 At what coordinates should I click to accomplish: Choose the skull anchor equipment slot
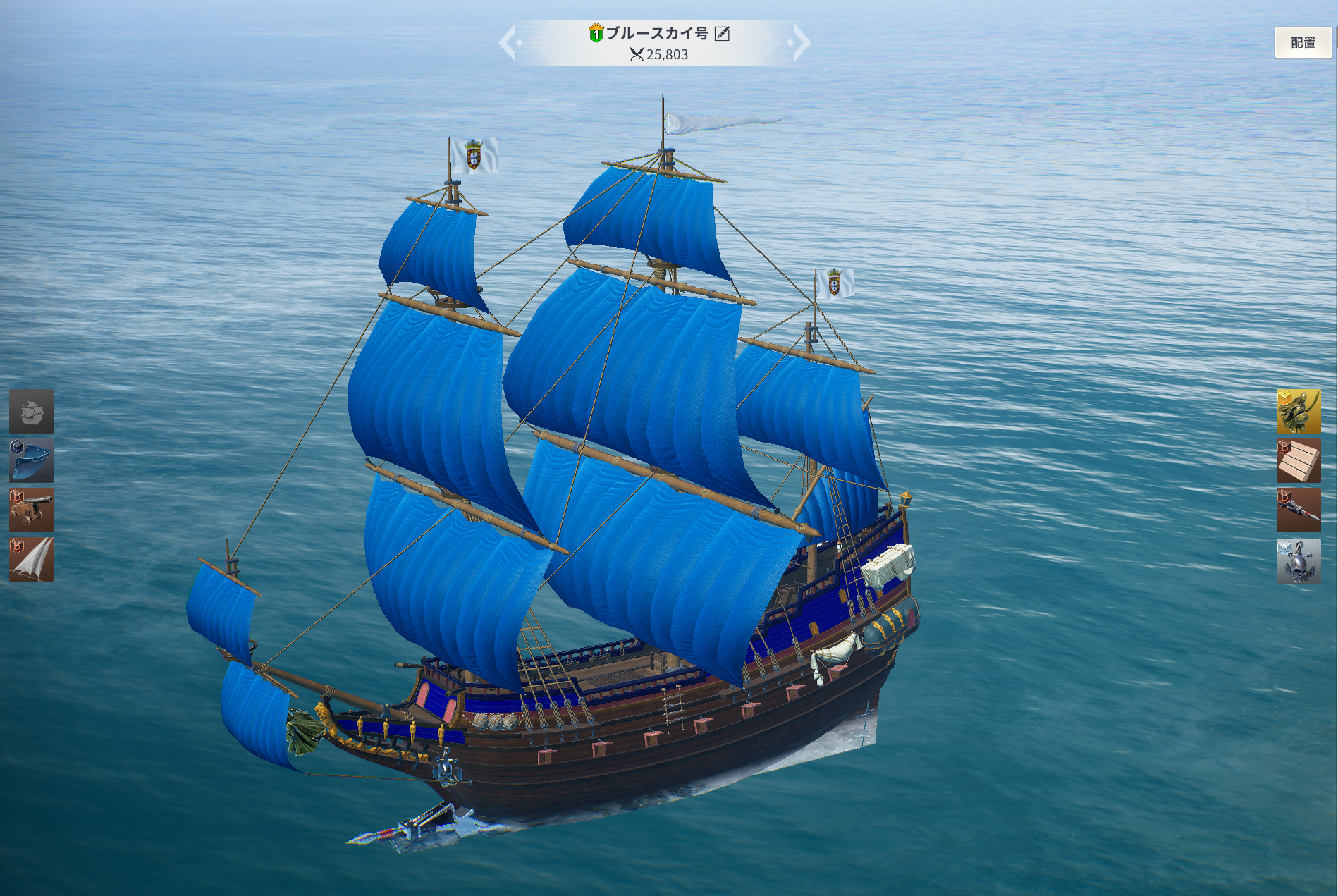(x=1298, y=562)
